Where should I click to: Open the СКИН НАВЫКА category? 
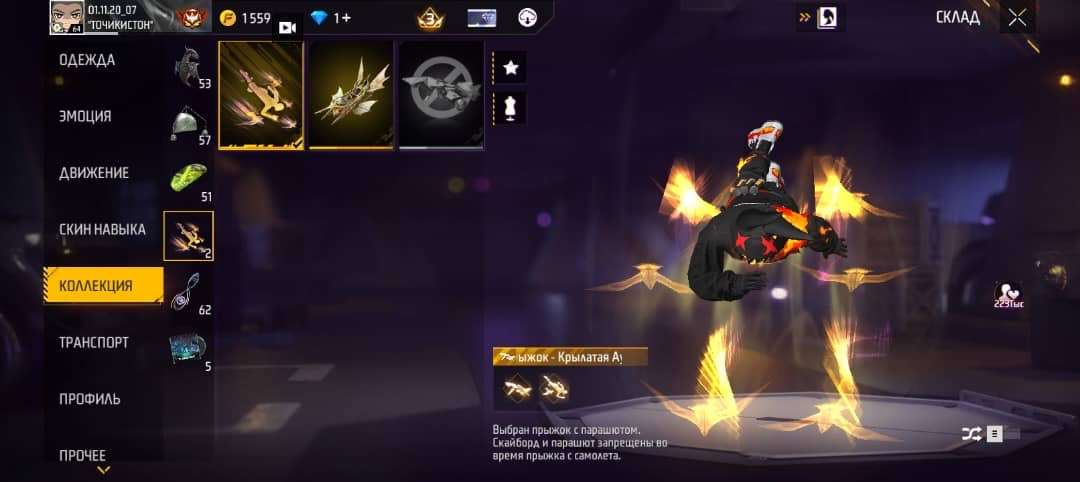[x=102, y=229]
